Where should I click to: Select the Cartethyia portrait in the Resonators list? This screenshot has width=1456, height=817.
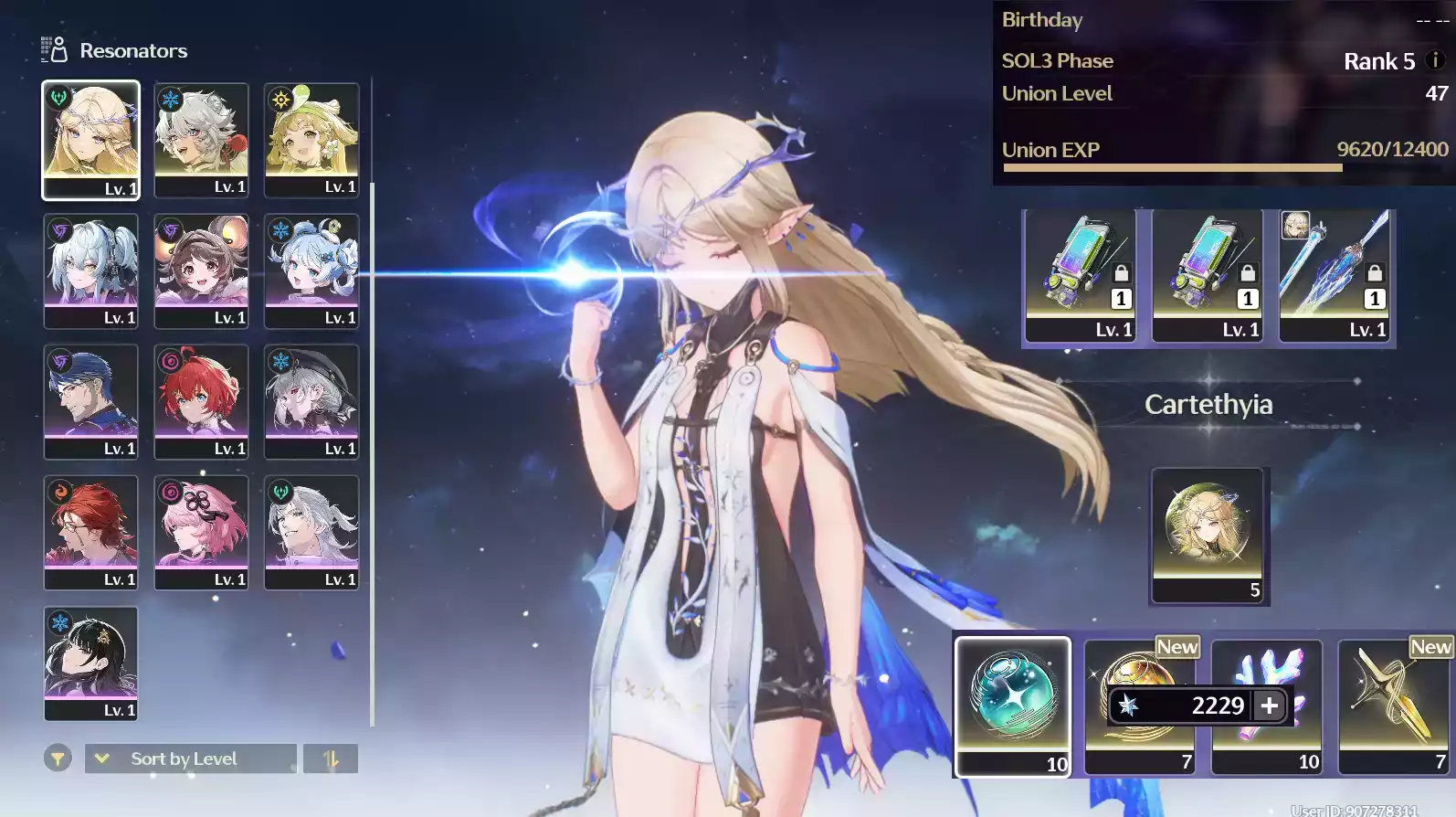tap(90, 139)
